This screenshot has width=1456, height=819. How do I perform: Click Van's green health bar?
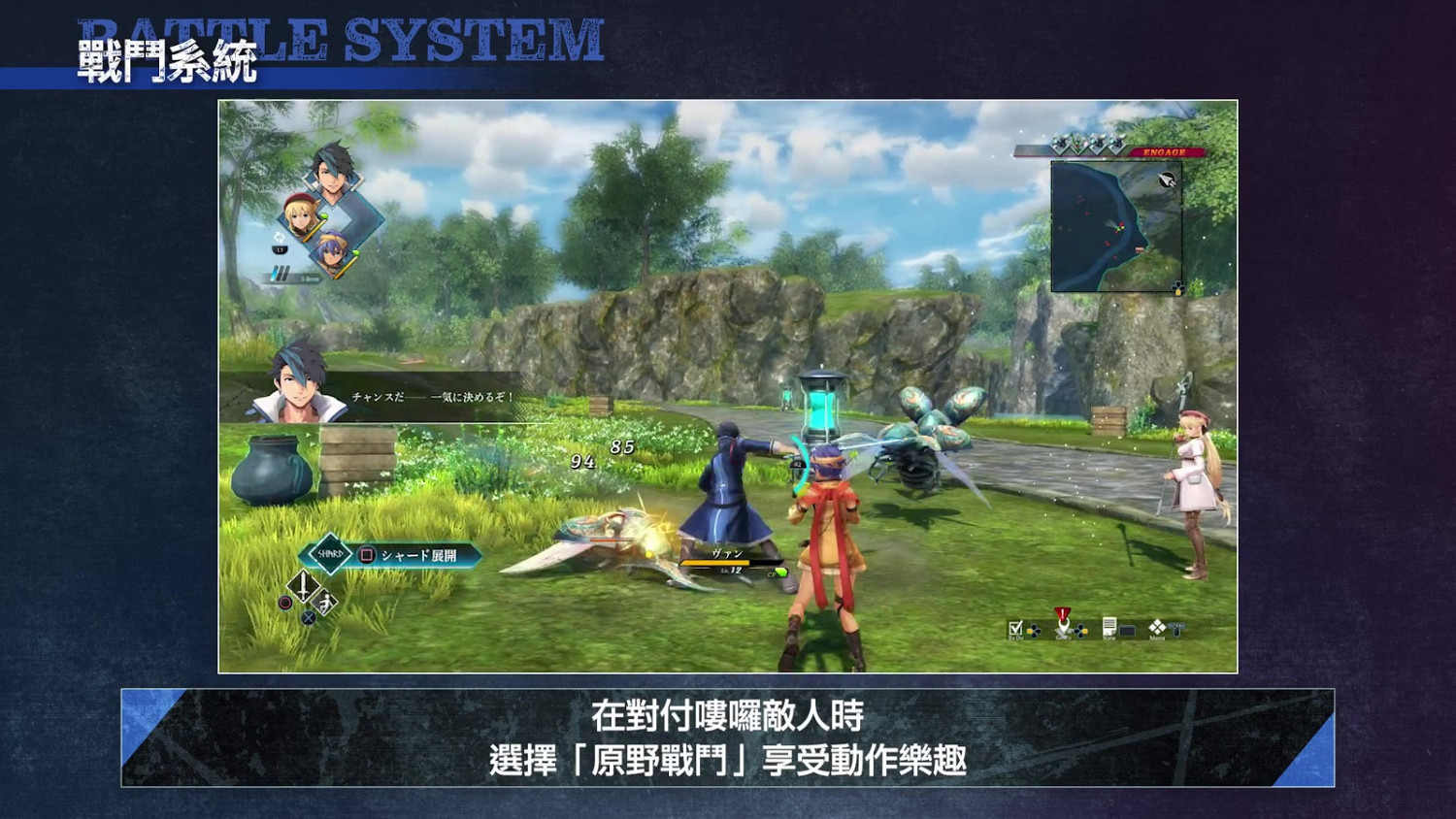[715, 563]
